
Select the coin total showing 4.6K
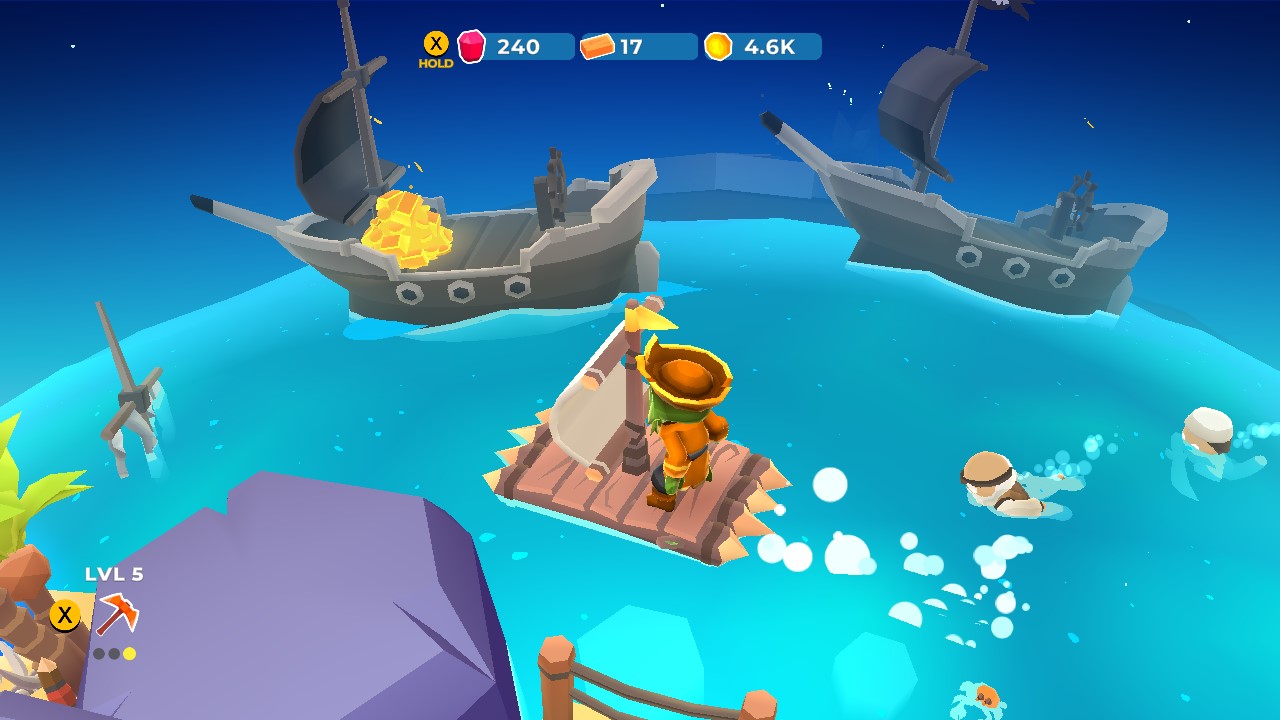point(770,45)
